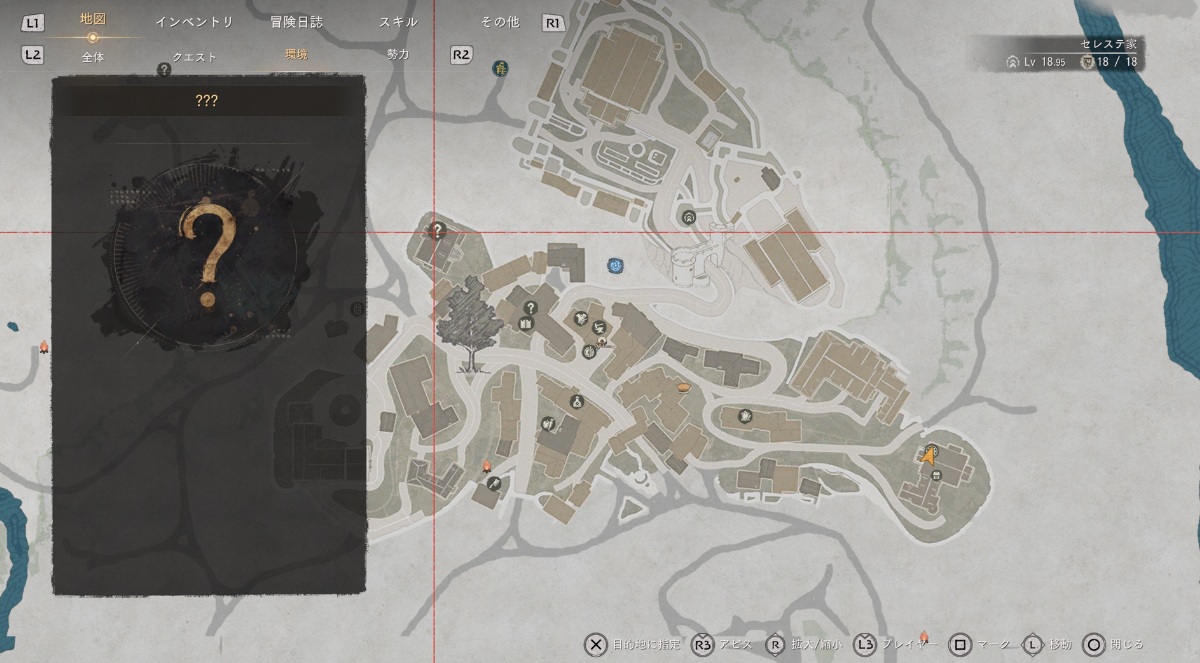The width and height of the screenshot is (1200, 663).
Task: Show the 全体 map filter
Action: coord(92,56)
